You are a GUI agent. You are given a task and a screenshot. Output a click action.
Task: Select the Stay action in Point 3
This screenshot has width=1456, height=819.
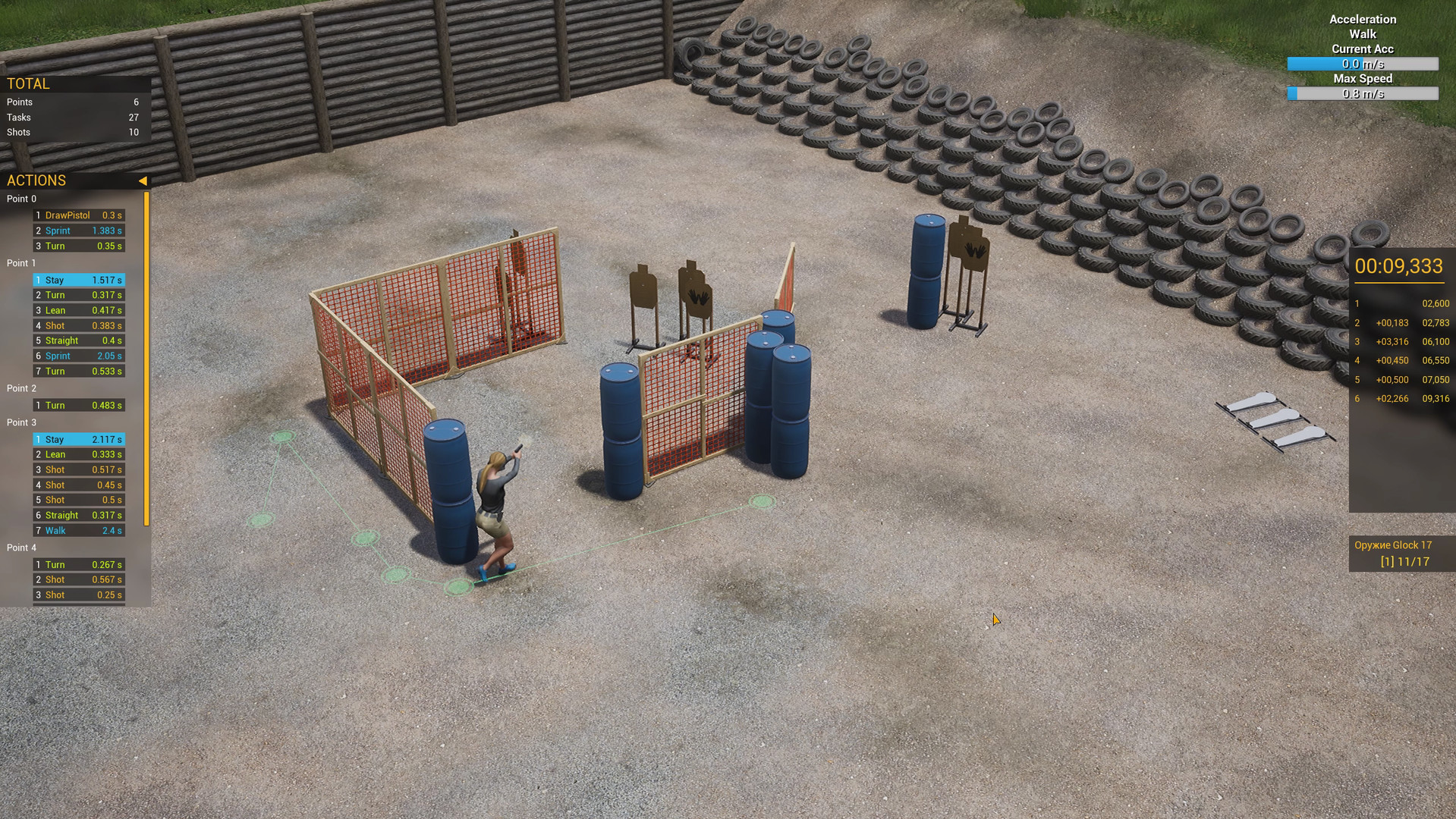(x=78, y=439)
